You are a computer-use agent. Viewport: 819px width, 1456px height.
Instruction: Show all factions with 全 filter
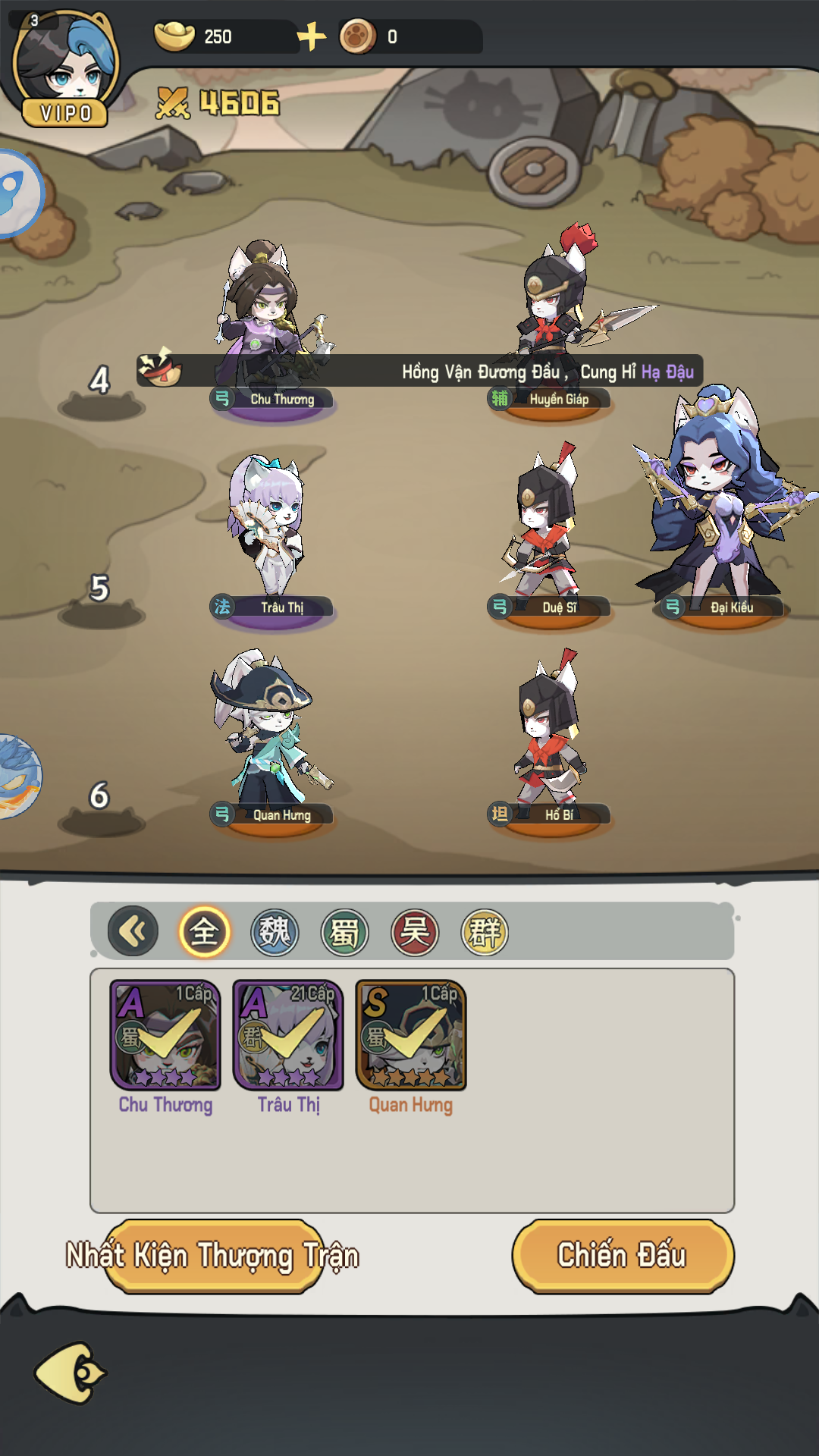click(x=204, y=932)
